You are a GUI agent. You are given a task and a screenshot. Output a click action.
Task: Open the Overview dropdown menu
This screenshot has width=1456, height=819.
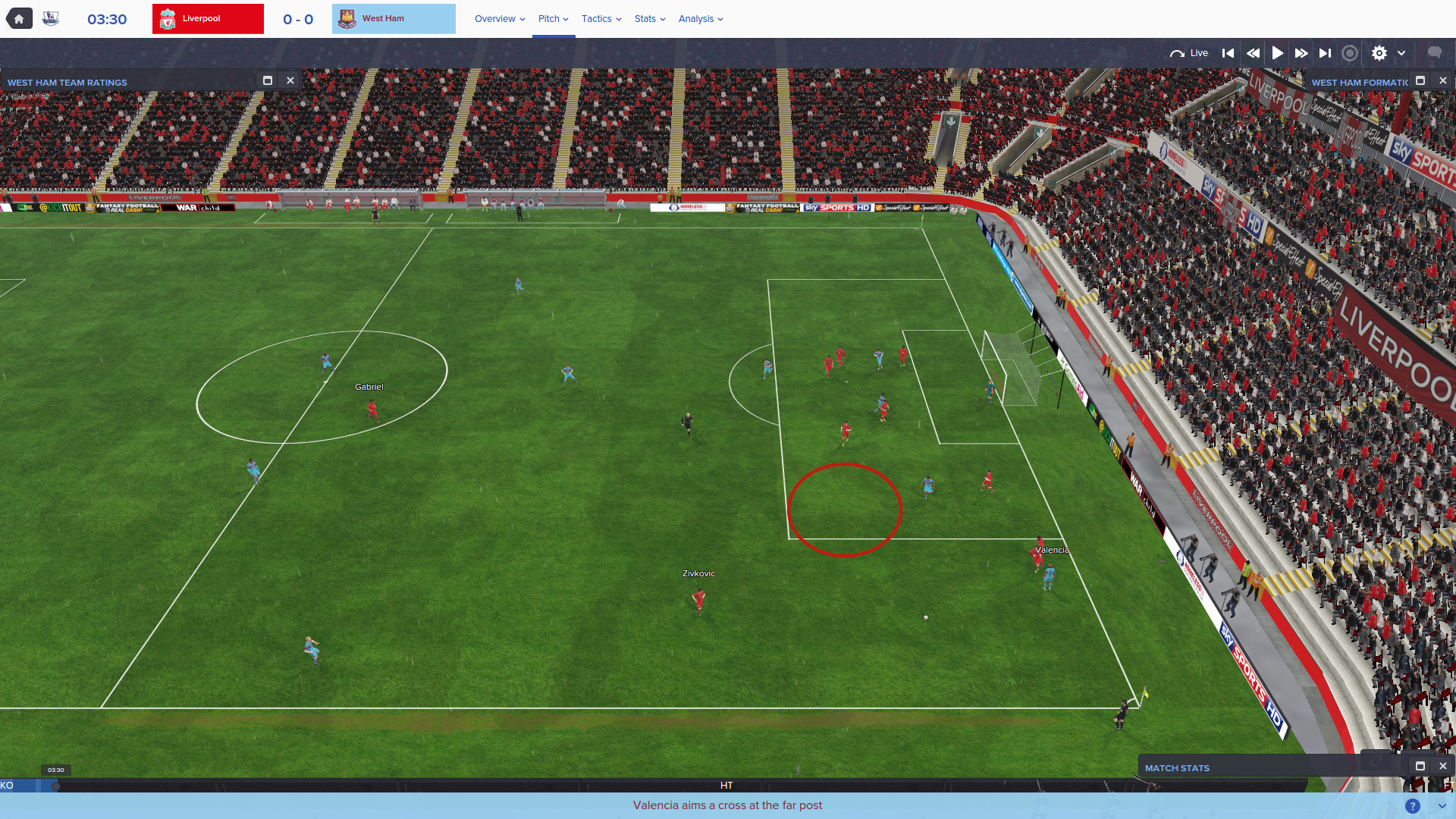coord(500,19)
